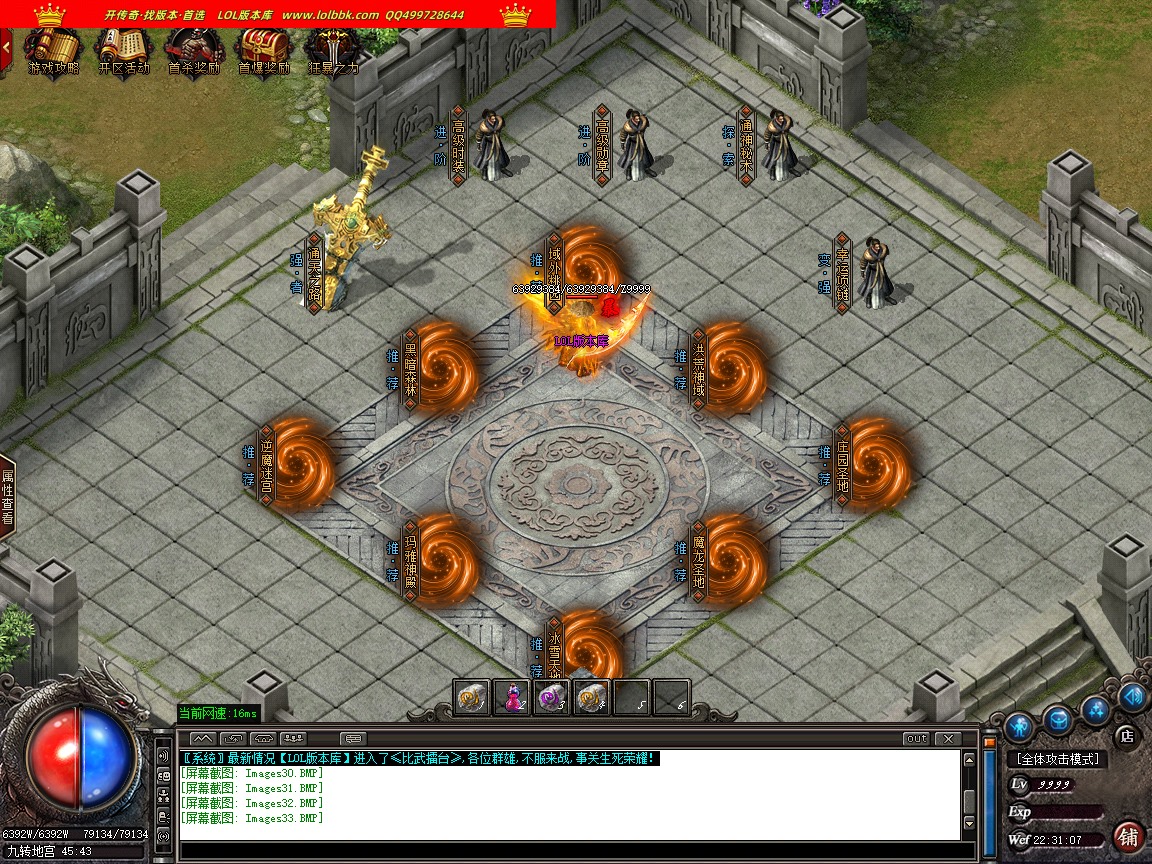Use the red potion in hotbar slot 2
This screenshot has height=864, width=1152.
[512, 697]
